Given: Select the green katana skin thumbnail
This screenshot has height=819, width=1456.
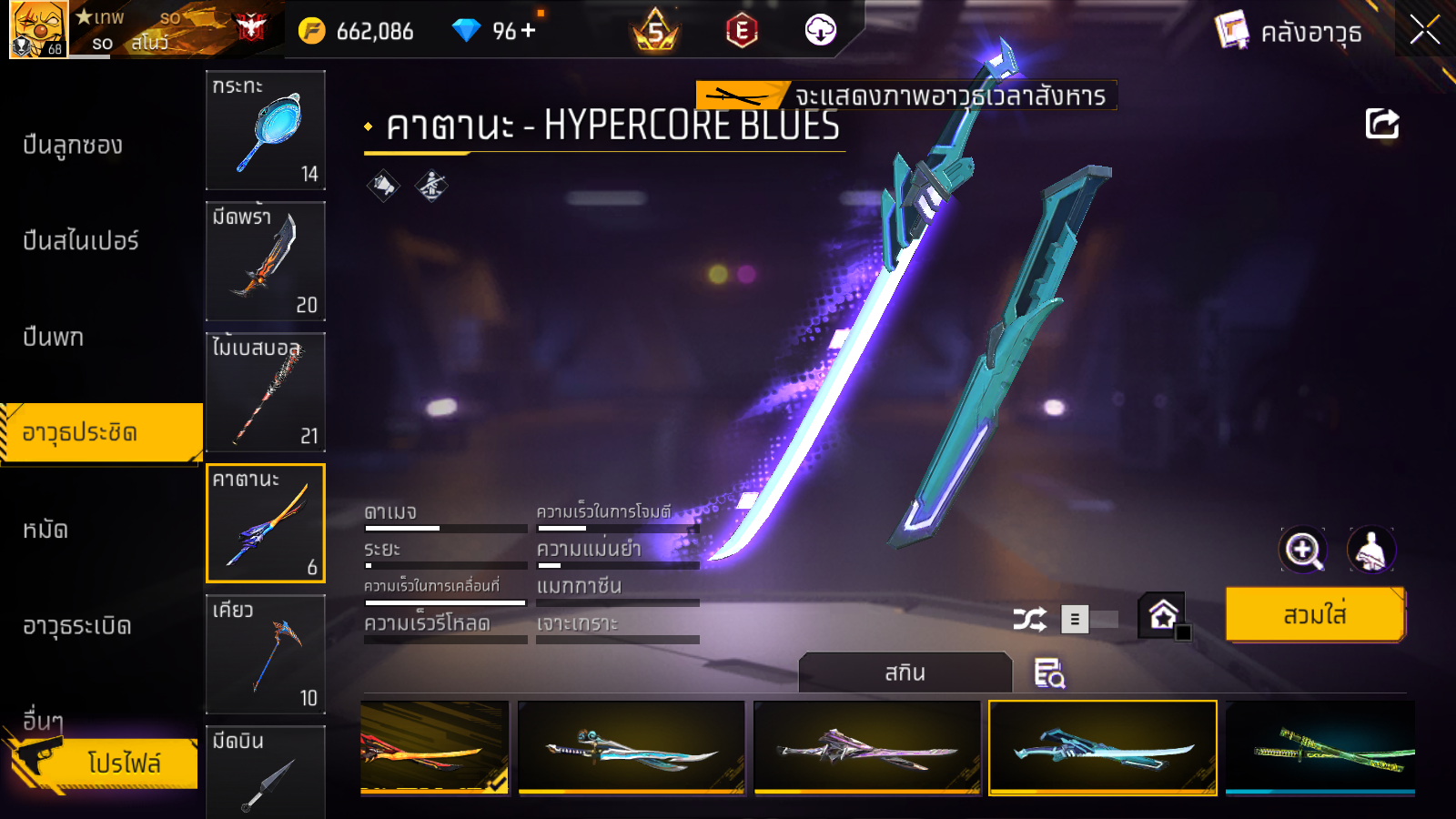Looking at the screenshot, I should 1319,748.
